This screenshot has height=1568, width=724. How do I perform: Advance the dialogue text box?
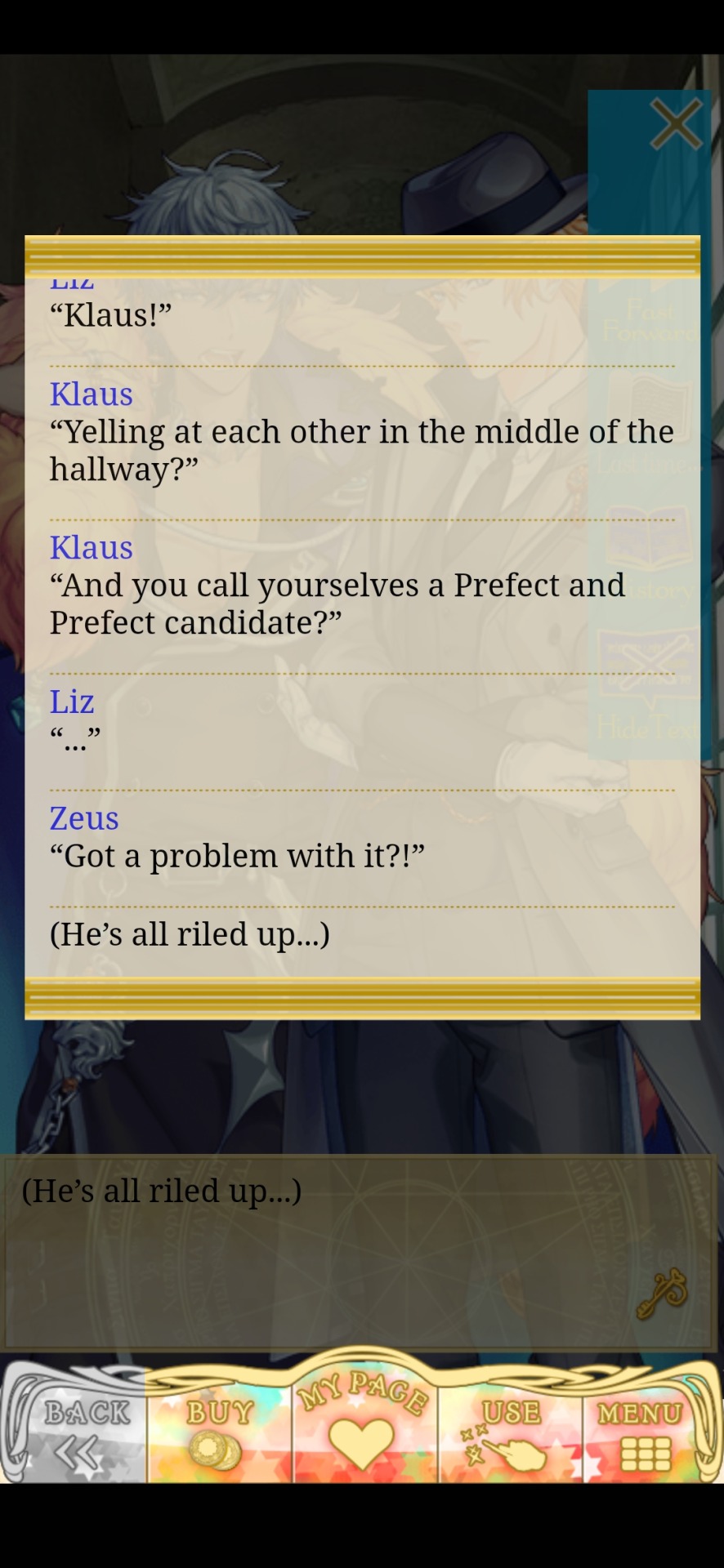pyautogui.click(x=360, y=1249)
